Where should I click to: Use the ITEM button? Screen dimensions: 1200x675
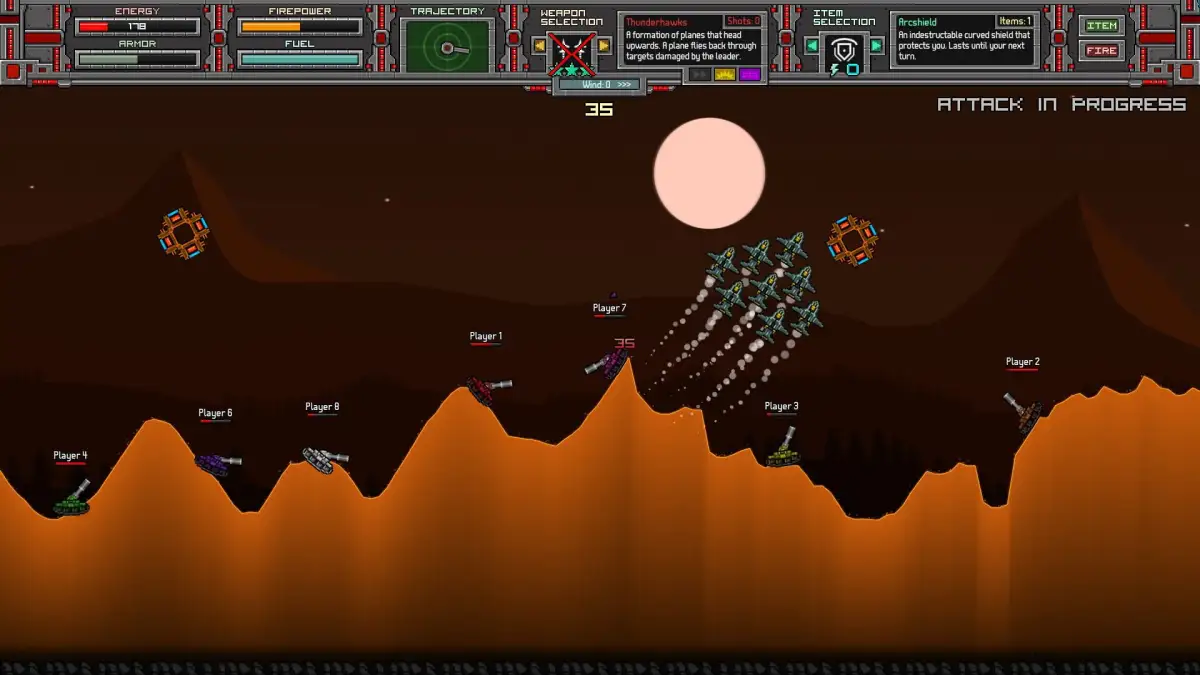[x=1101, y=27]
